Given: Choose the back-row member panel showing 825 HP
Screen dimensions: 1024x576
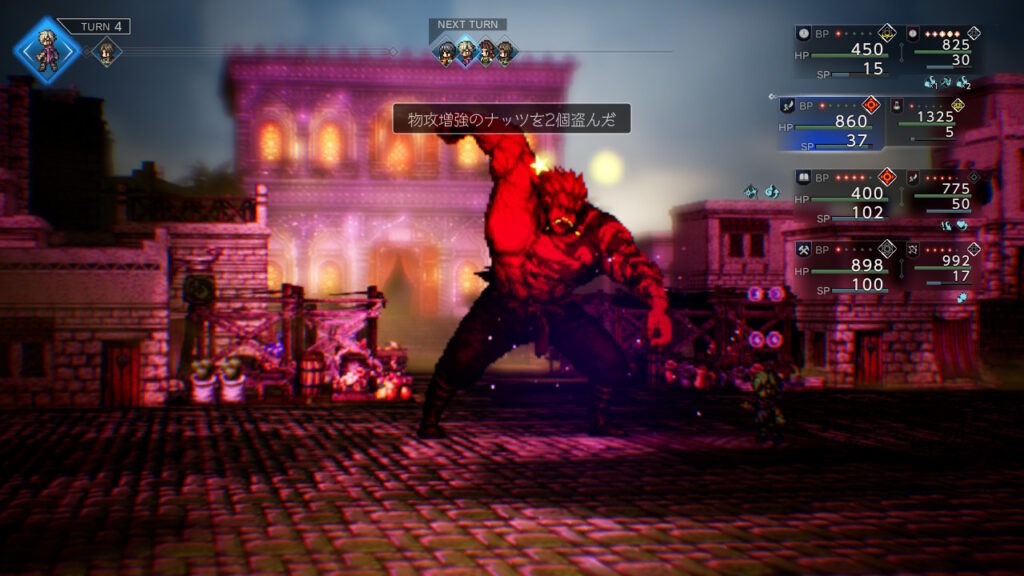Looking at the screenshot, I should [x=944, y=48].
